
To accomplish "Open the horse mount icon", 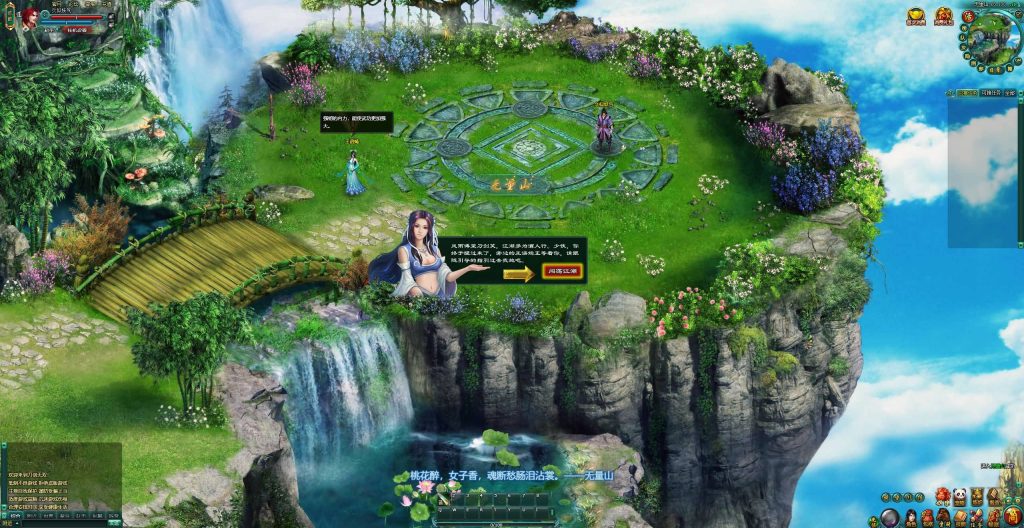I will pos(945,518).
